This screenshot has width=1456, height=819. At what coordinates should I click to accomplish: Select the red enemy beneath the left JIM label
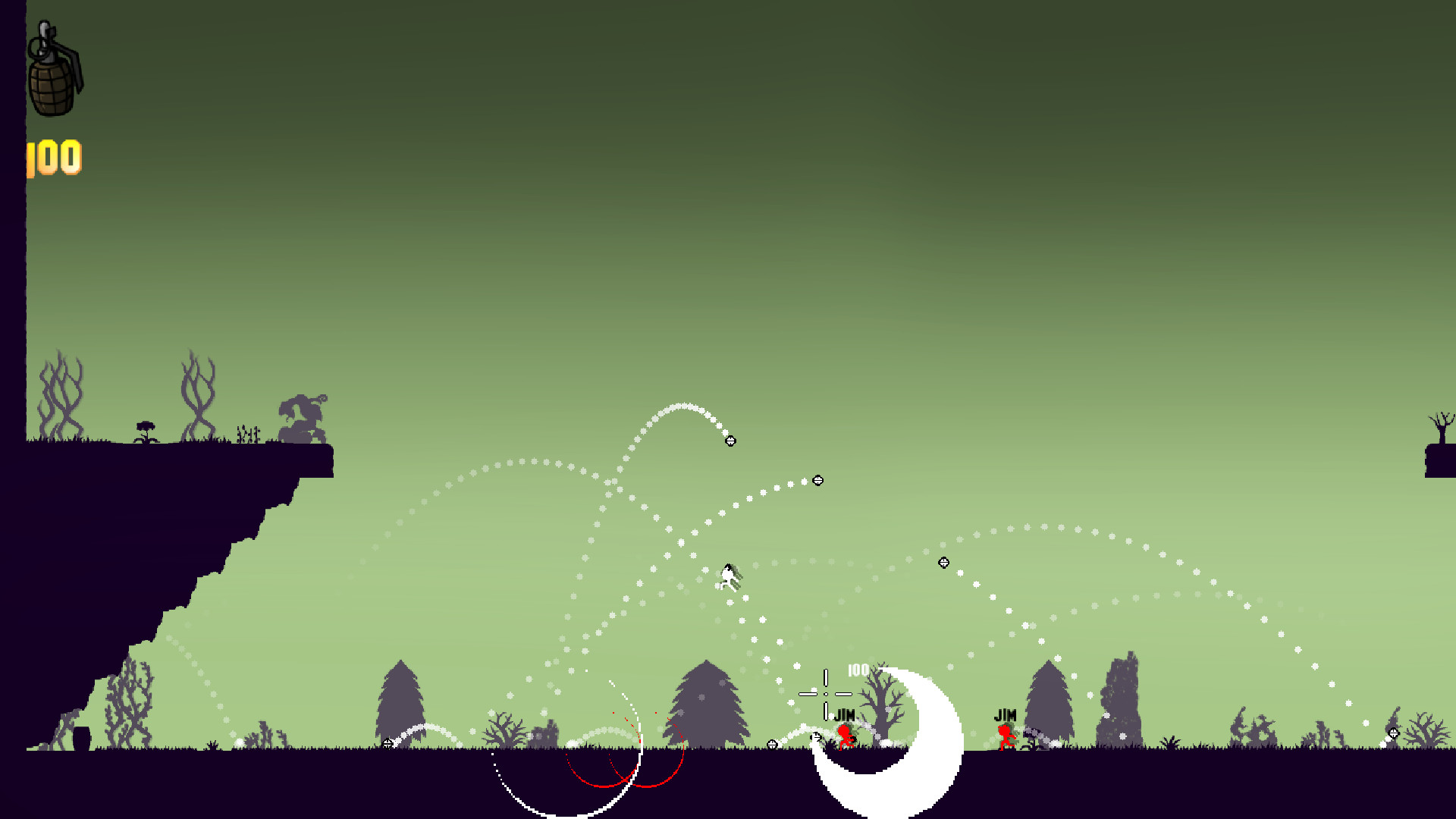click(x=844, y=736)
